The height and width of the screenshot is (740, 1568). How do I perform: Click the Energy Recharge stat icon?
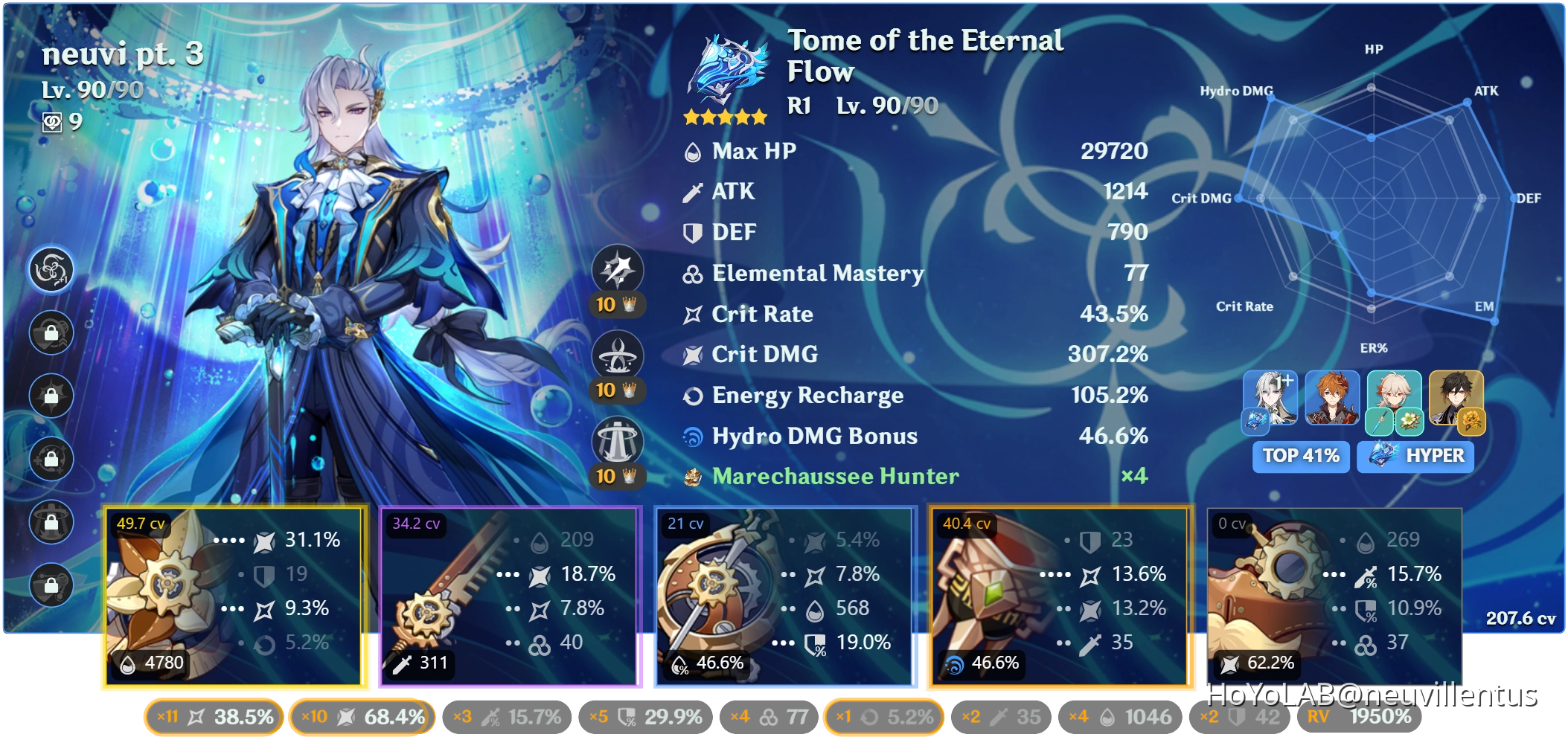[694, 396]
